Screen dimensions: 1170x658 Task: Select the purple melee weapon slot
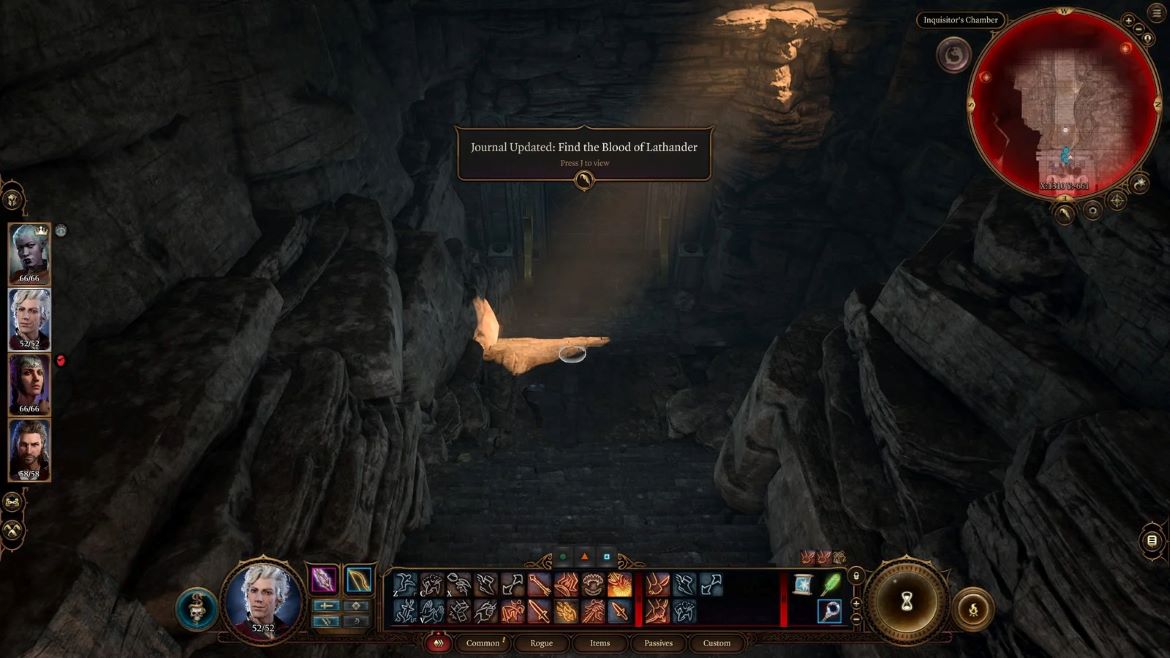tap(323, 580)
